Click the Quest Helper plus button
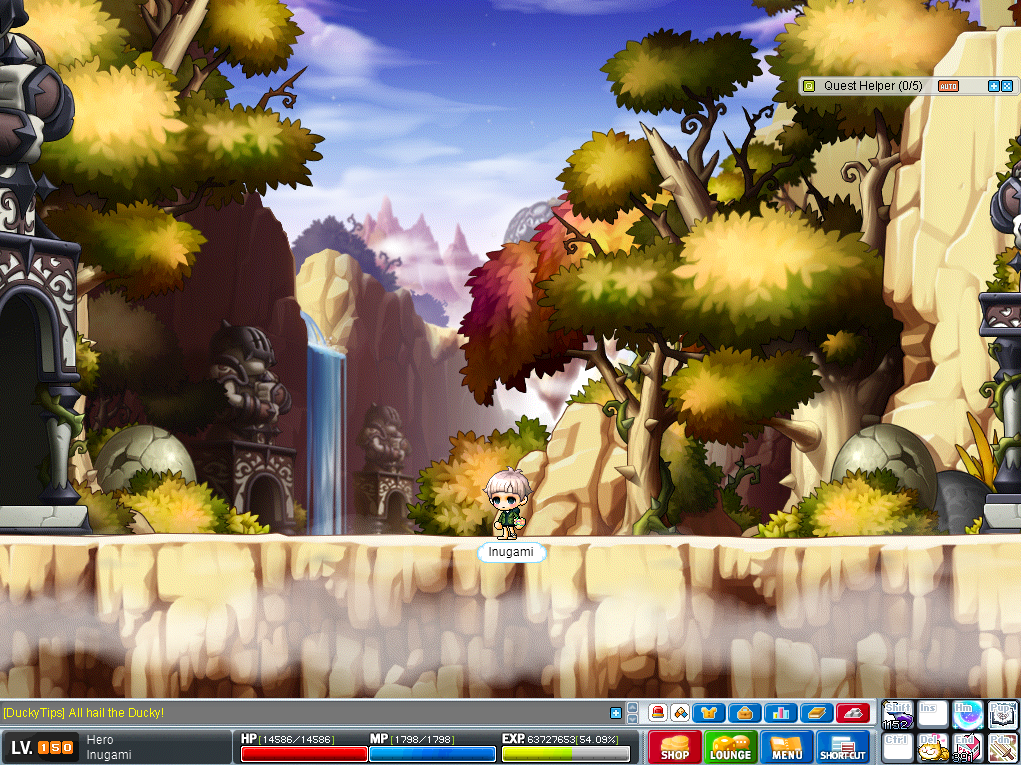 (x=994, y=86)
